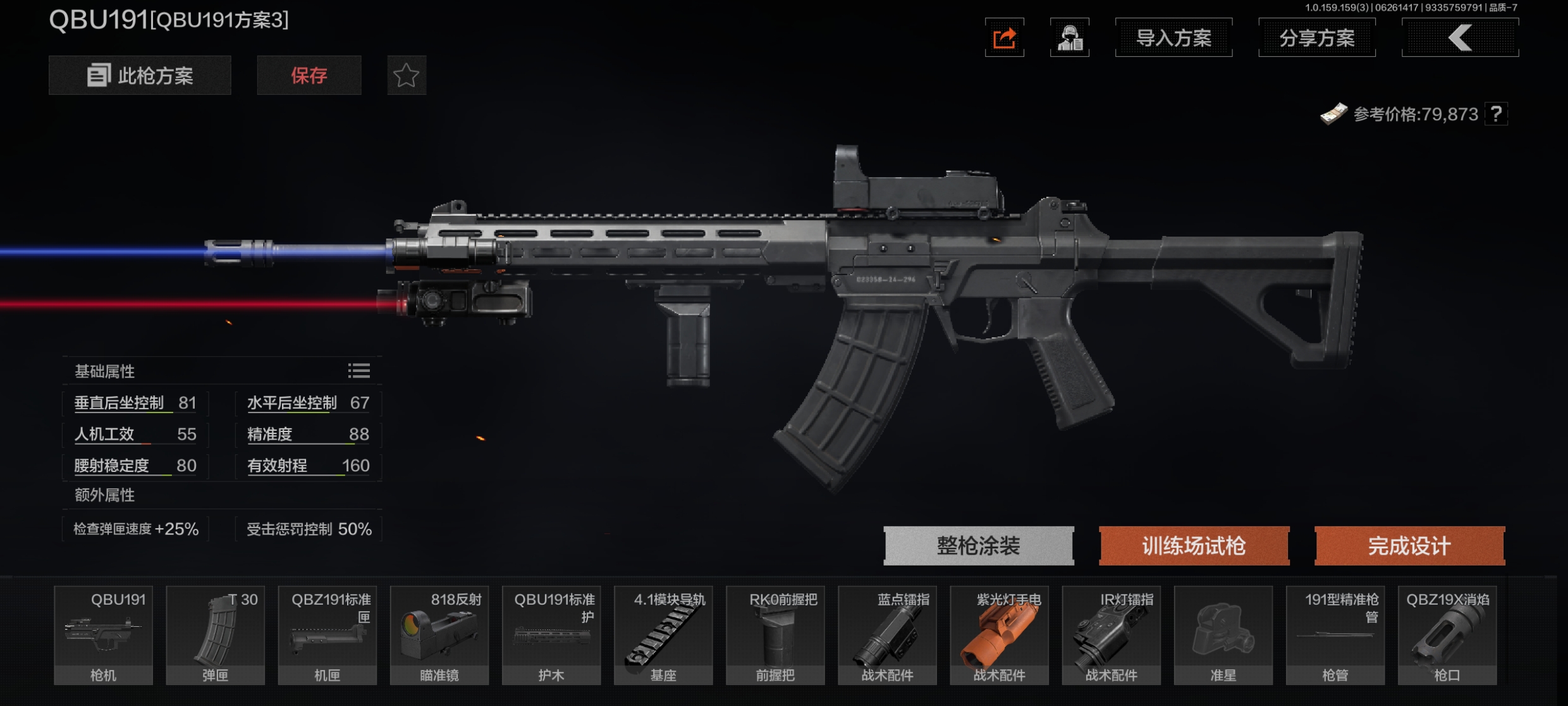Select the 紫光灯手电 tactical slot
The image size is (1568, 706).
999,635
